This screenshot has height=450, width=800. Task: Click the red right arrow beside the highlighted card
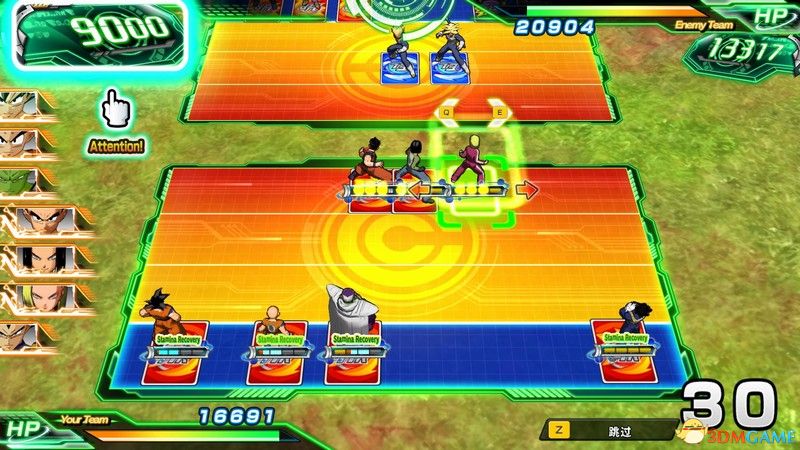pos(529,188)
